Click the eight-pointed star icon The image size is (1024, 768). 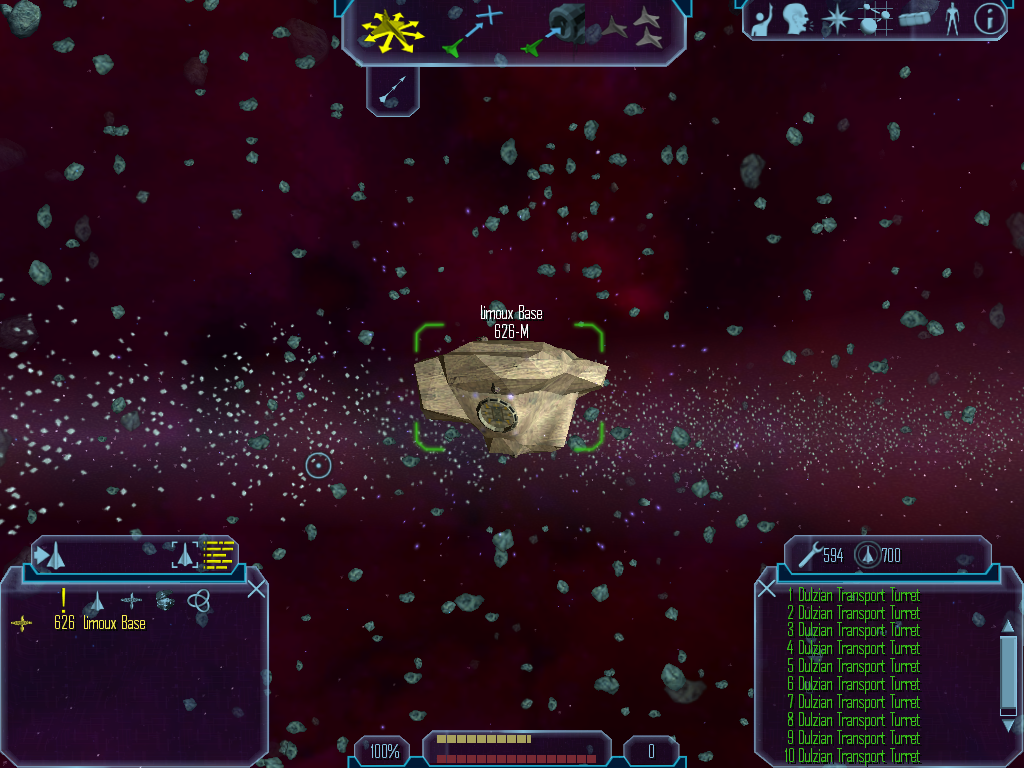835,19
